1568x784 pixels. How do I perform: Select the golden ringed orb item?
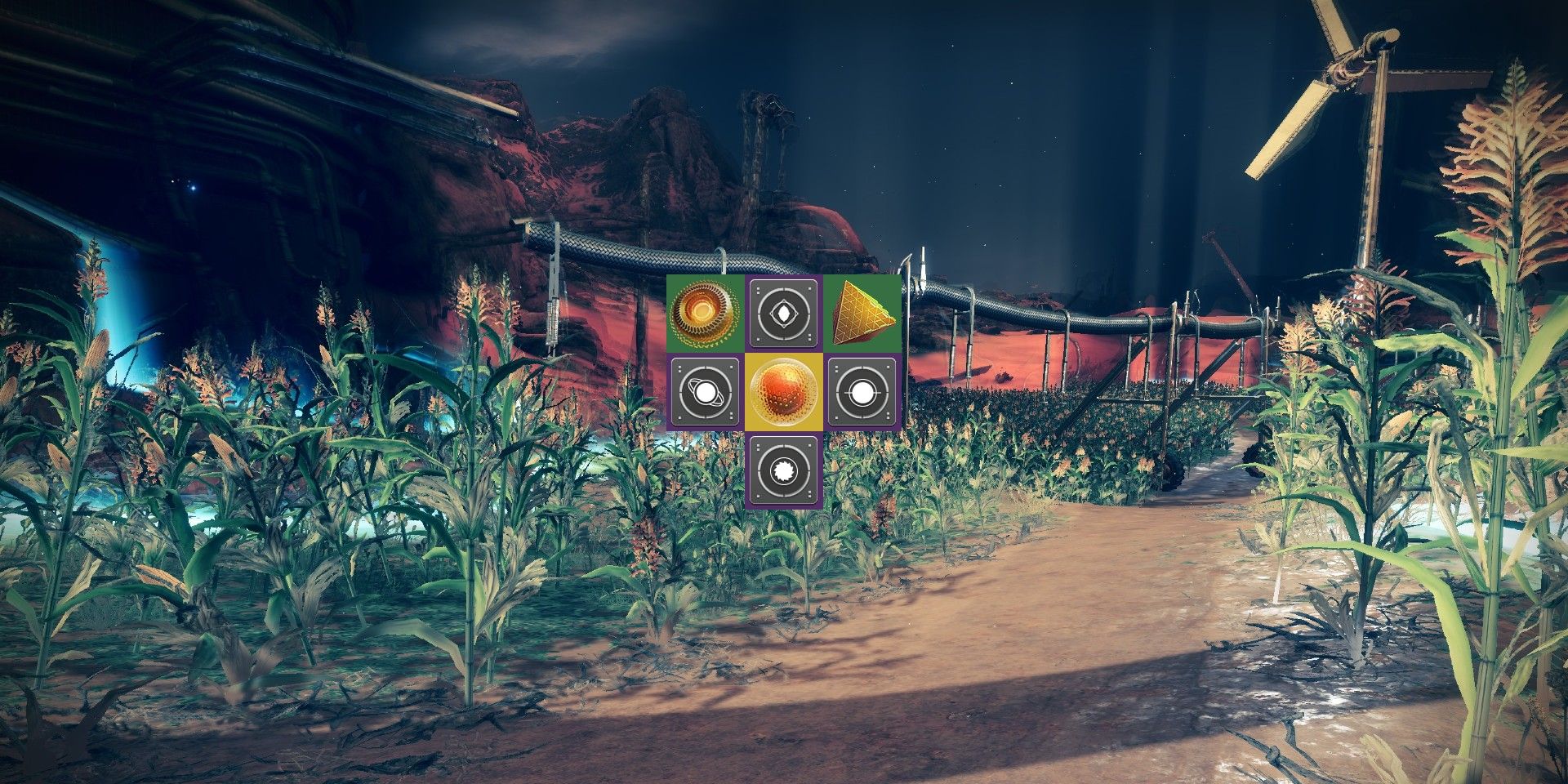[705, 314]
